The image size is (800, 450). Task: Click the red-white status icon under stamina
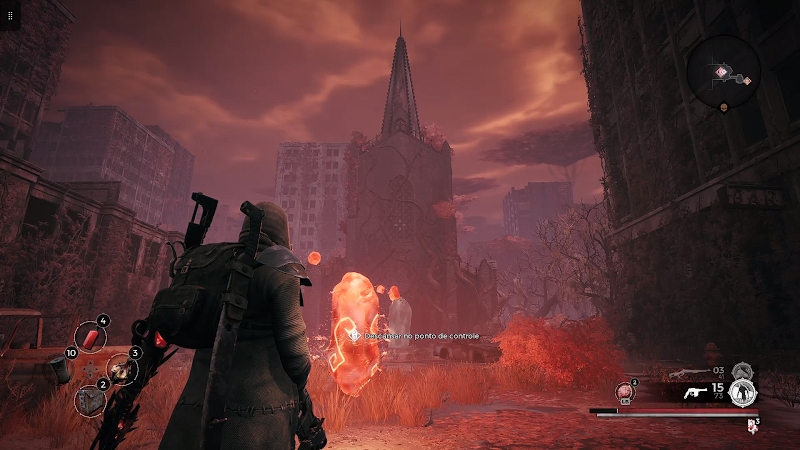point(751,424)
